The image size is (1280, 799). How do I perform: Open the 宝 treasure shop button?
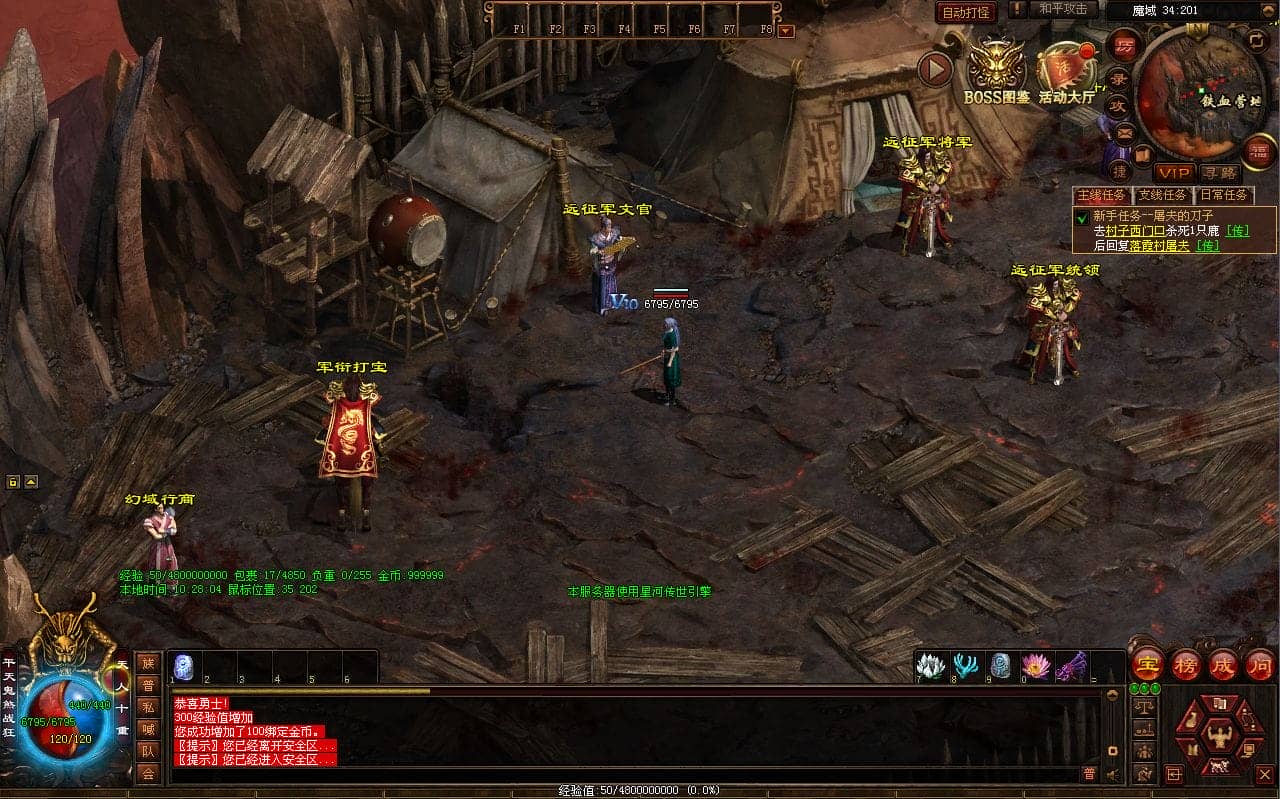(x=1146, y=664)
